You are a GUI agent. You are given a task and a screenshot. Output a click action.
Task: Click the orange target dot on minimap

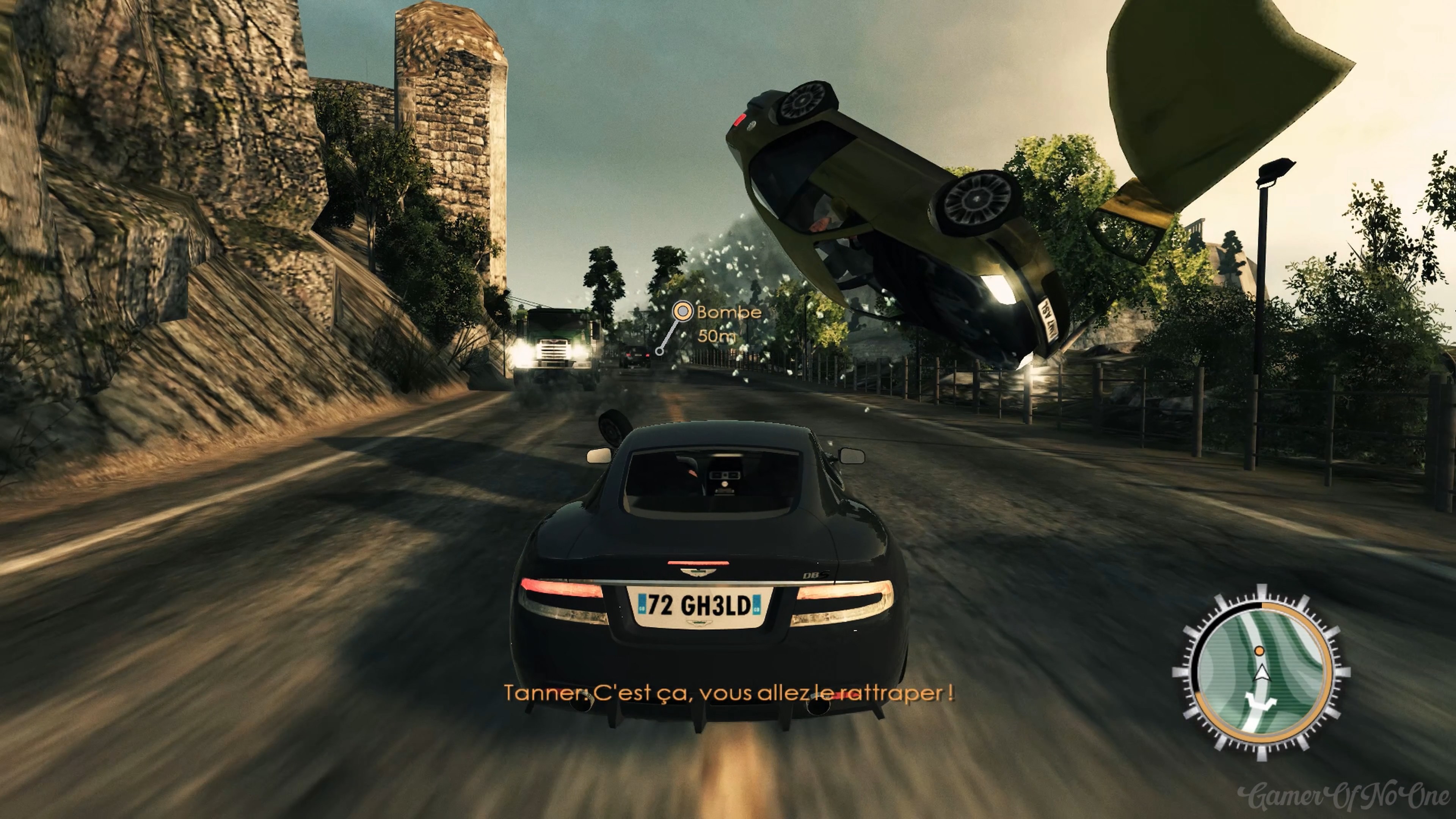(x=1259, y=651)
